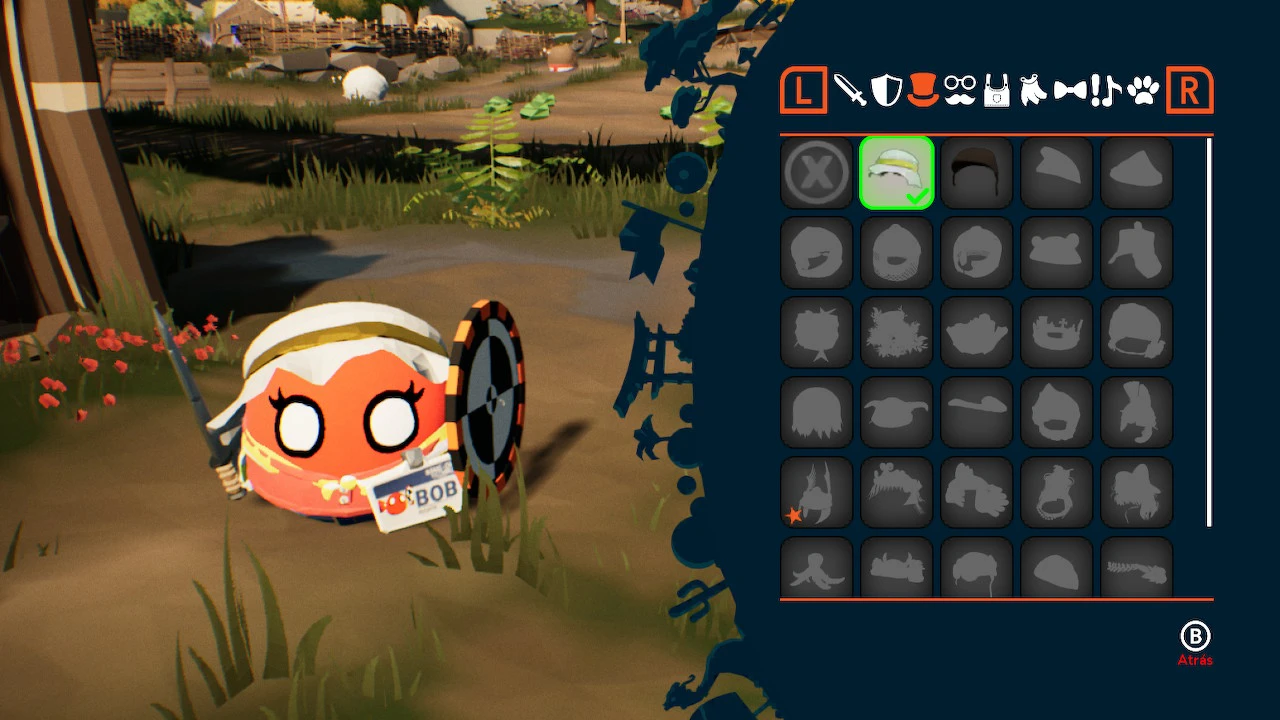Switch to the shield category

coord(886,91)
